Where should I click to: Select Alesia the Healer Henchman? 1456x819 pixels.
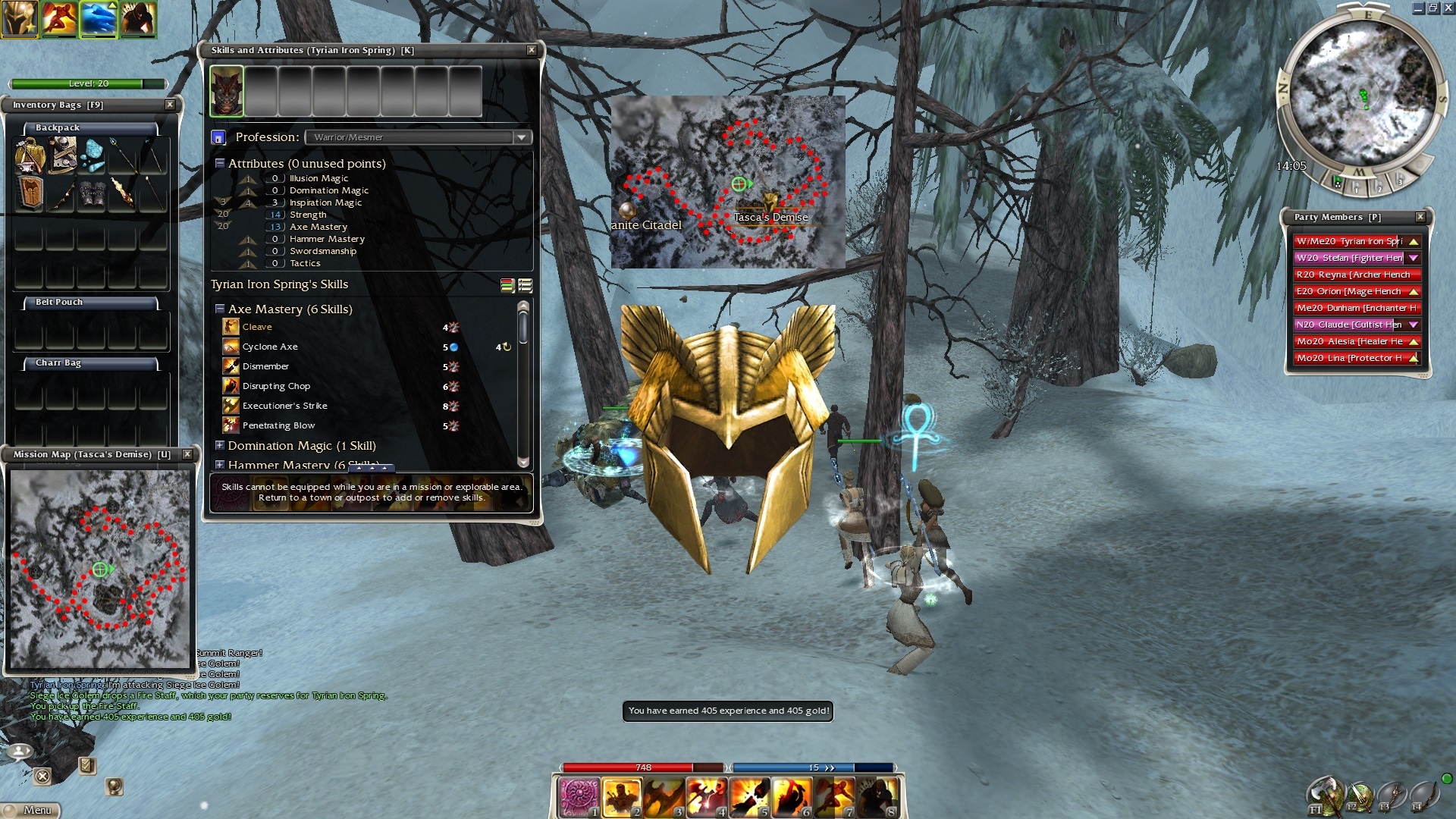(x=1349, y=341)
